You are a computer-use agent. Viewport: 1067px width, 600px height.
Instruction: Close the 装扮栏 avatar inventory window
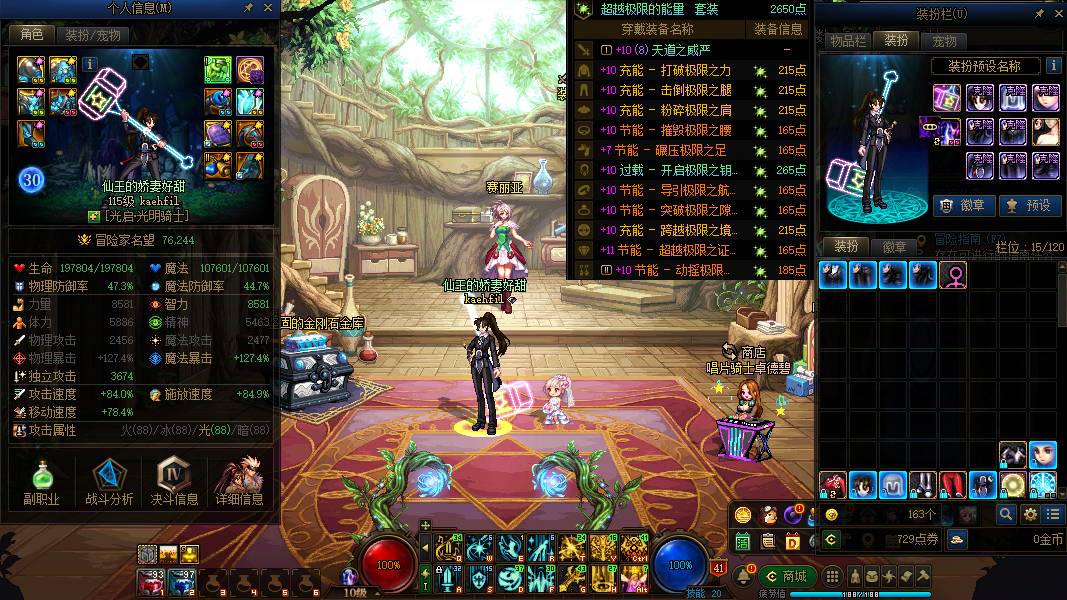click(1057, 15)
